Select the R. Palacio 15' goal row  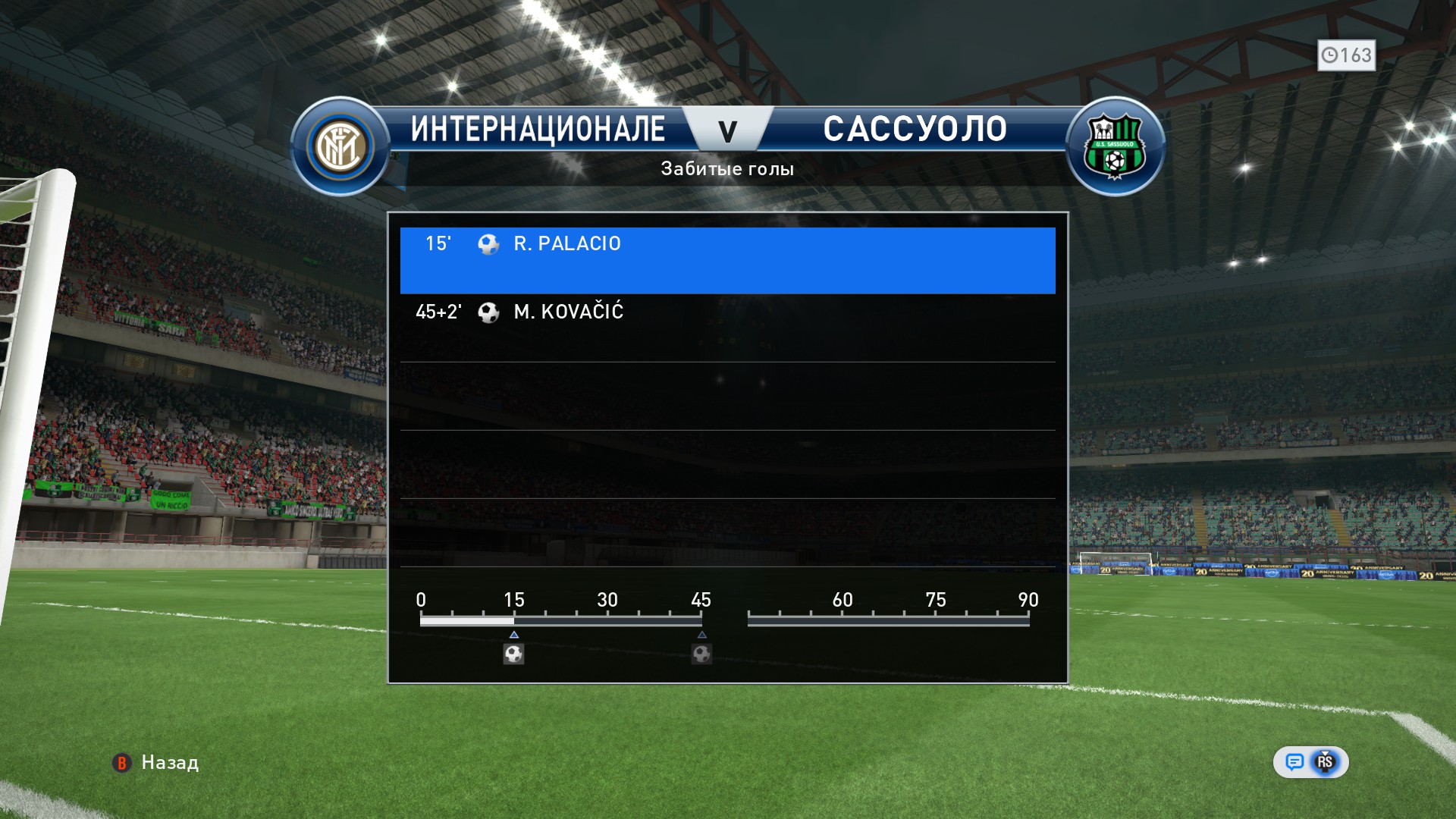(726, 259)
